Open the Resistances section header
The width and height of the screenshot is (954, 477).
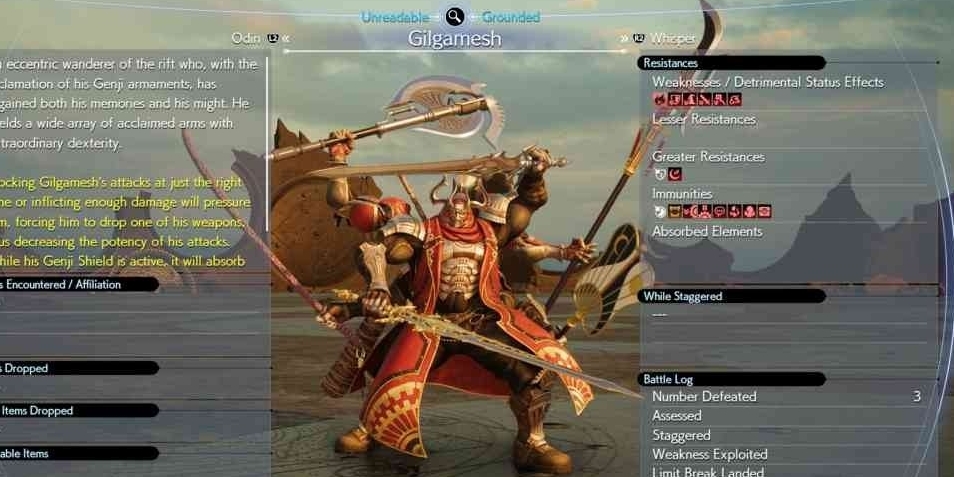tap(732, 63)
